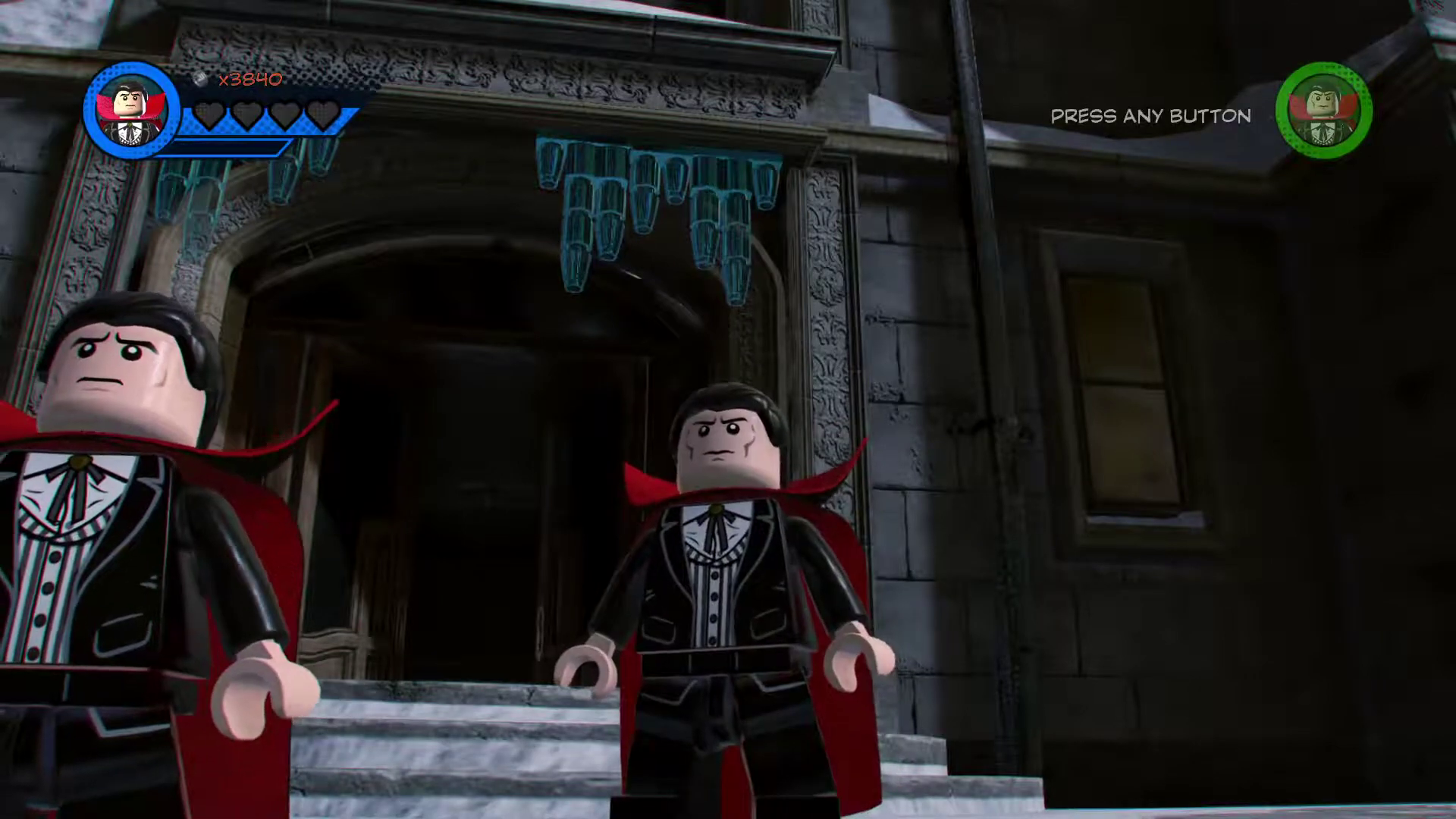This screenshot has width=1456, height=819.
Task: Click the green second-player vampire badge
Action: pos(1326,112)
